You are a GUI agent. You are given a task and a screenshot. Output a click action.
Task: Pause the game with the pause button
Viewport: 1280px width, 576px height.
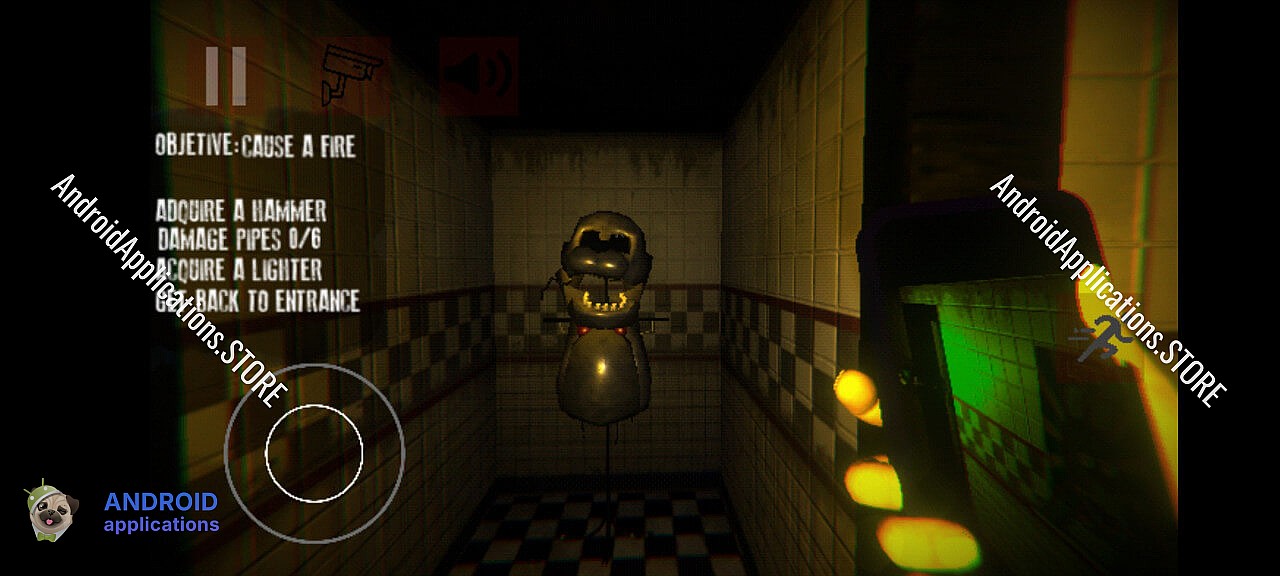(x=226, y=76)
